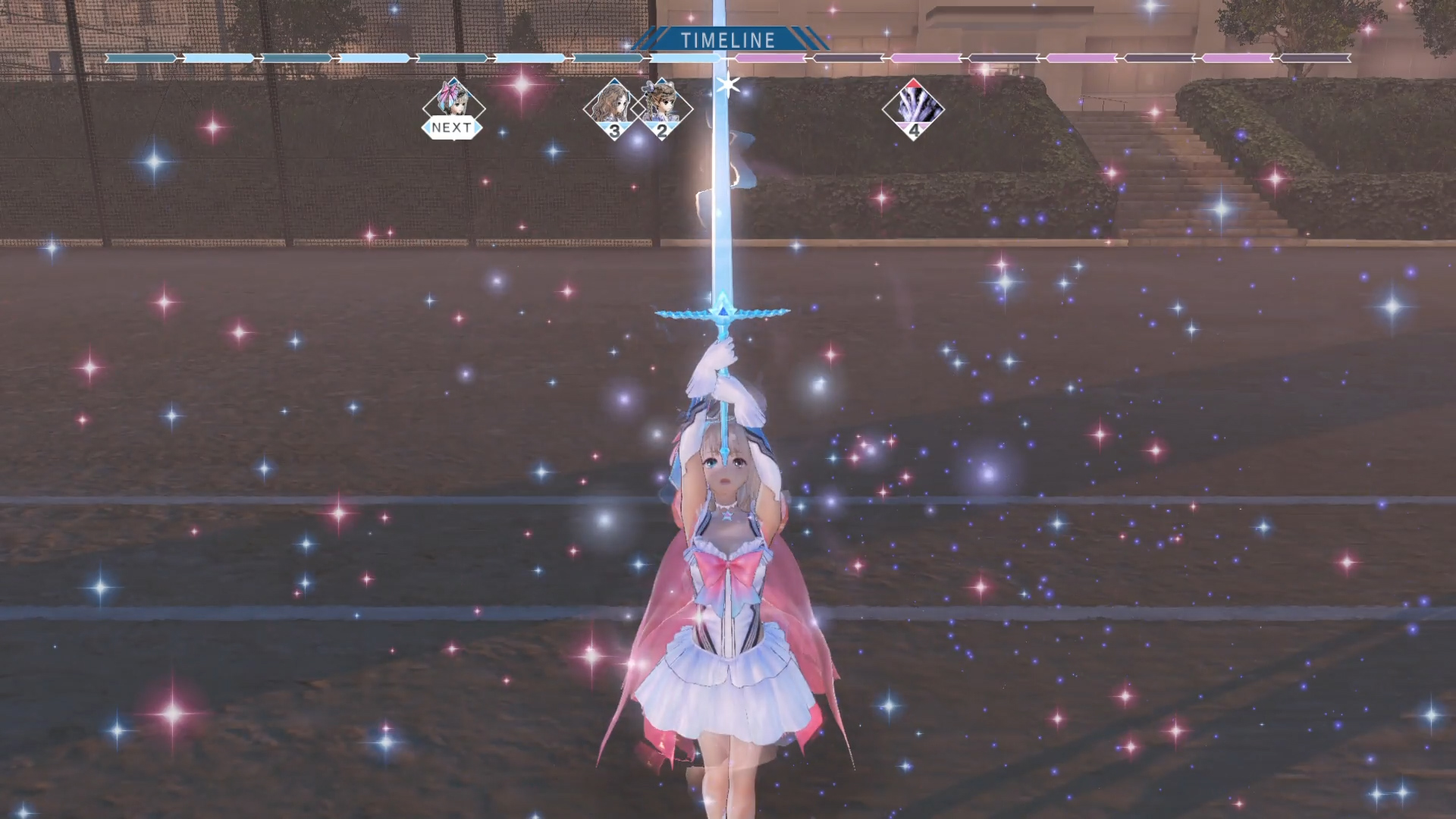The height and width of the screenshot is (819, 1456).
Task: Click the white star marker on the timeline
Action: coord(726,86)
